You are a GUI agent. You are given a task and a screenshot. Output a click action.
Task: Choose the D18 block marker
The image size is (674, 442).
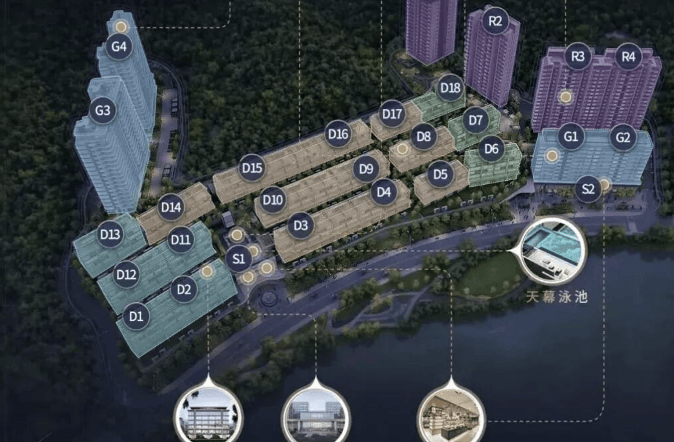coord(450,87)
